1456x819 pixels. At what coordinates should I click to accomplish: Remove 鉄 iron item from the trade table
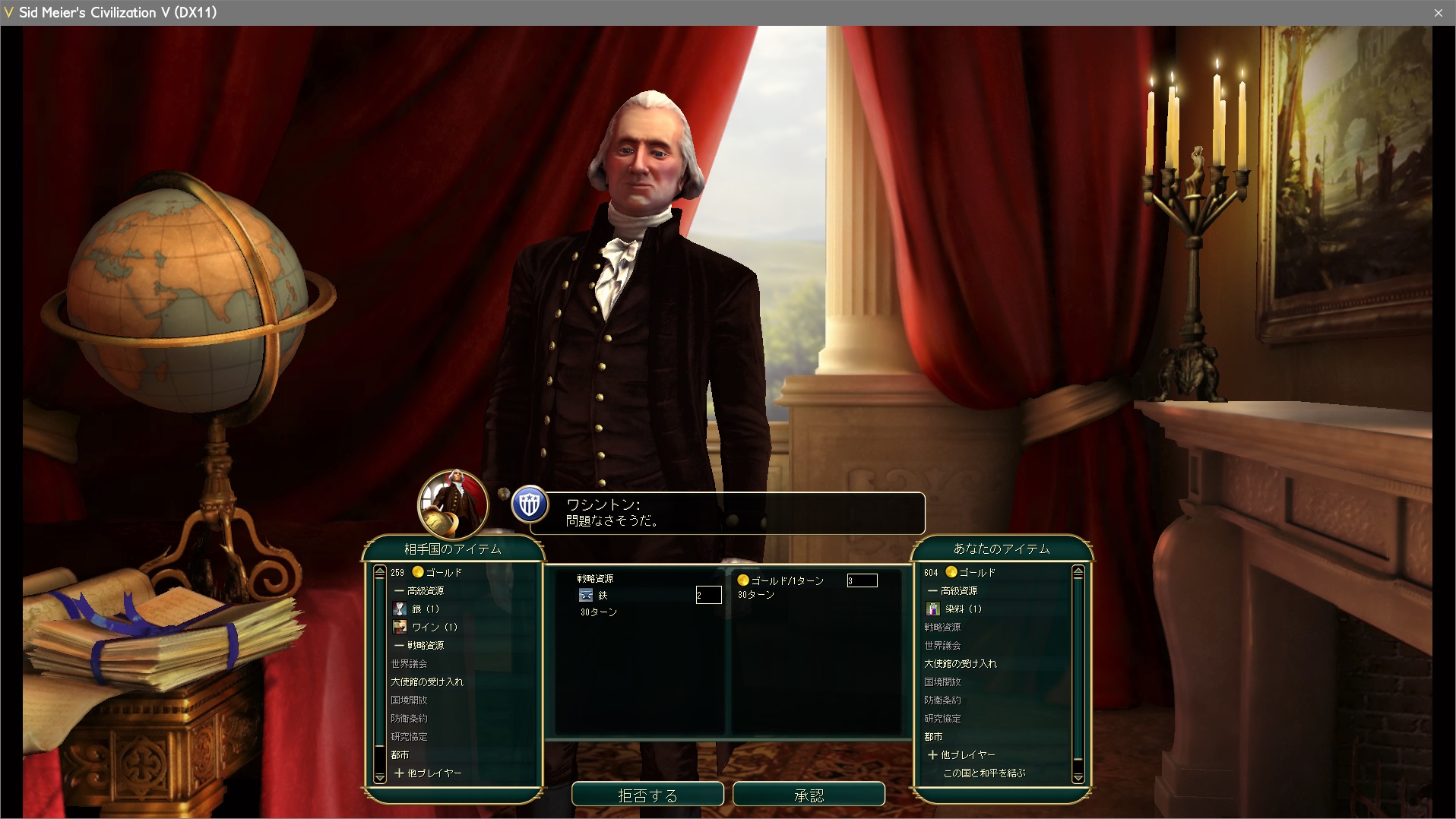(x=602, y=595)
